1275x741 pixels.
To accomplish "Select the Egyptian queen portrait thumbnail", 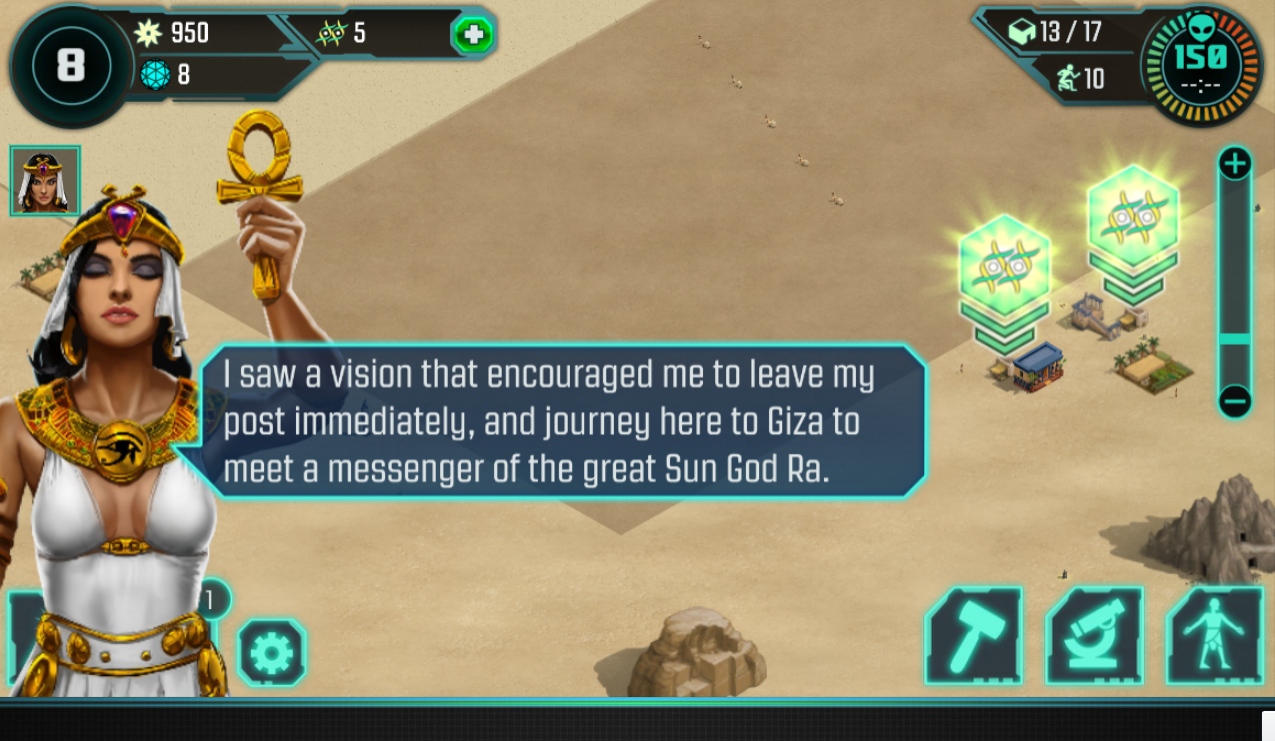I will (x=45, y=181).
